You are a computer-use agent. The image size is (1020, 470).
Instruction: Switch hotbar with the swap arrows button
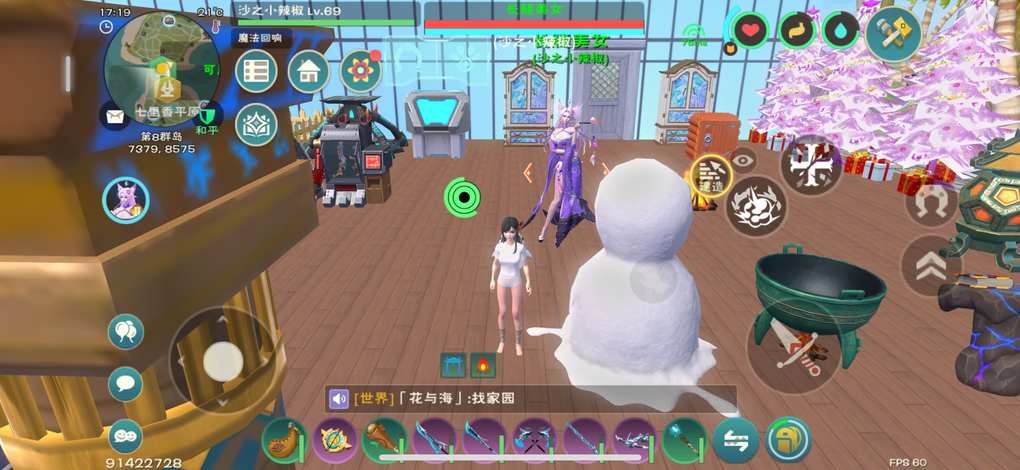[736, 440]
